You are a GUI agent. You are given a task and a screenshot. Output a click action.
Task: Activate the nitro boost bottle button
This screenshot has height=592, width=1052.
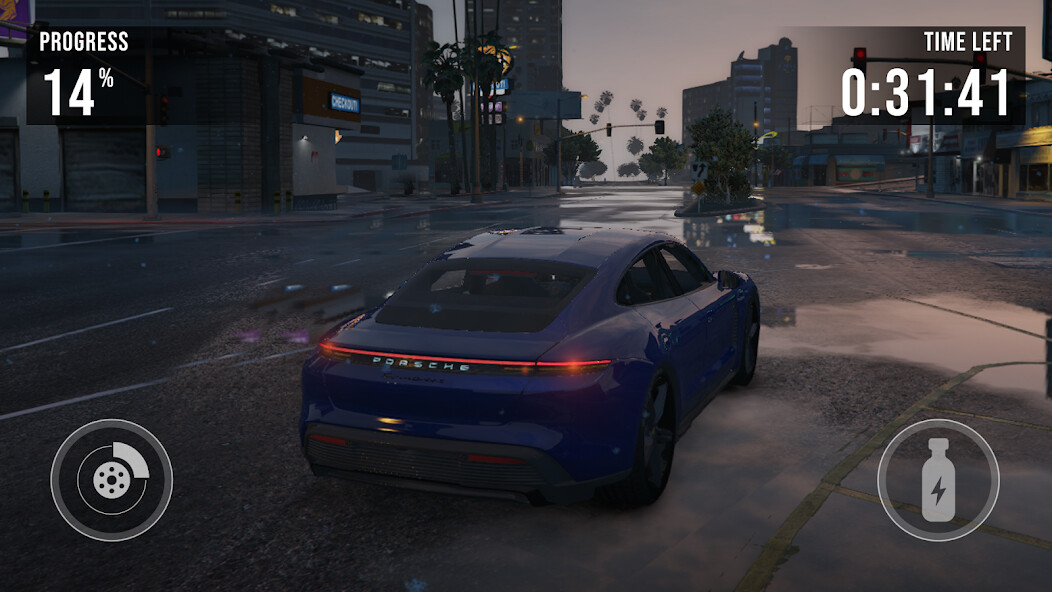tap(938, 480)
